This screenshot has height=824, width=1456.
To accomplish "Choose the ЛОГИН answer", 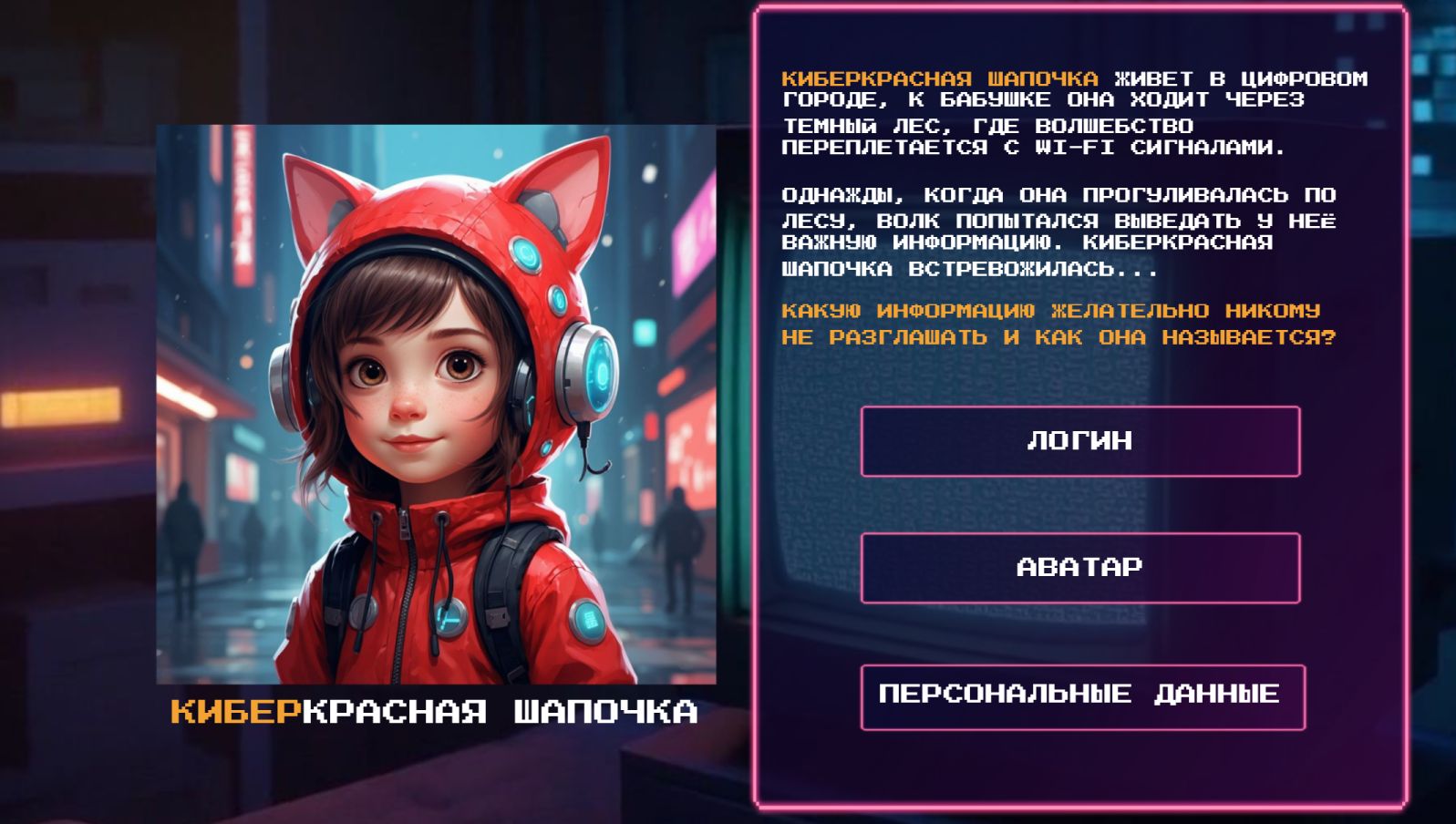I will (1079, 441).
